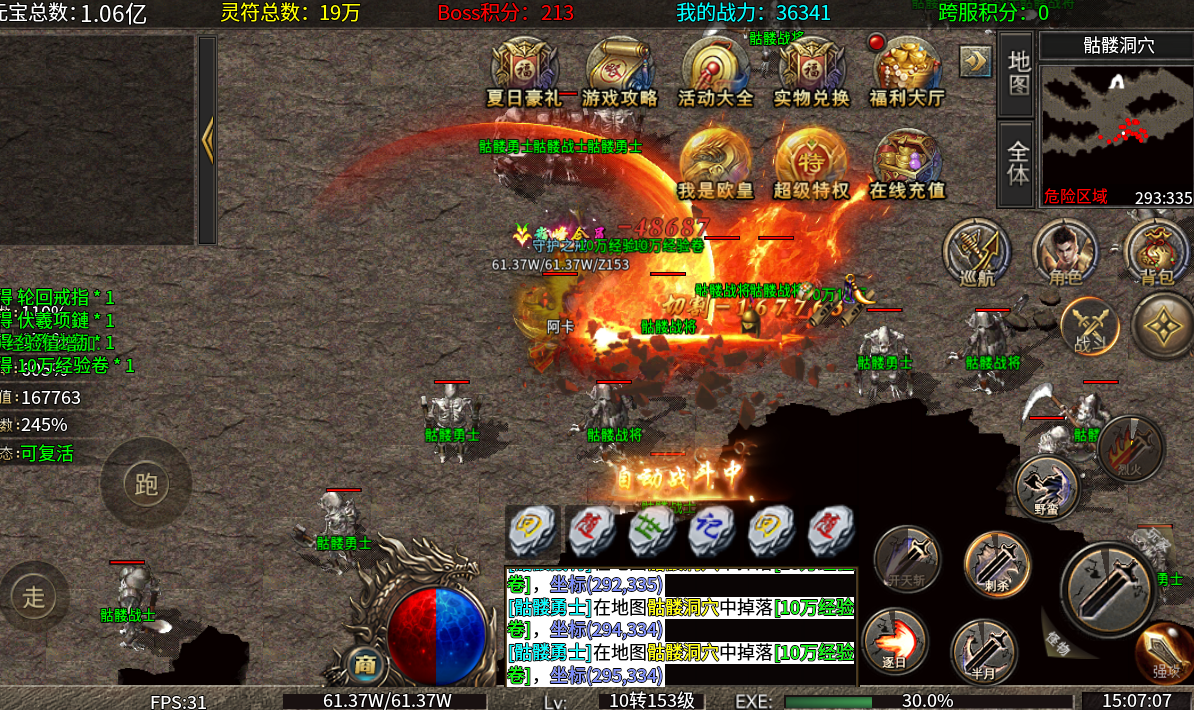Open the 福利大厅 welfare hall
Screen dimensions: 1194x710
coord(907,70)
